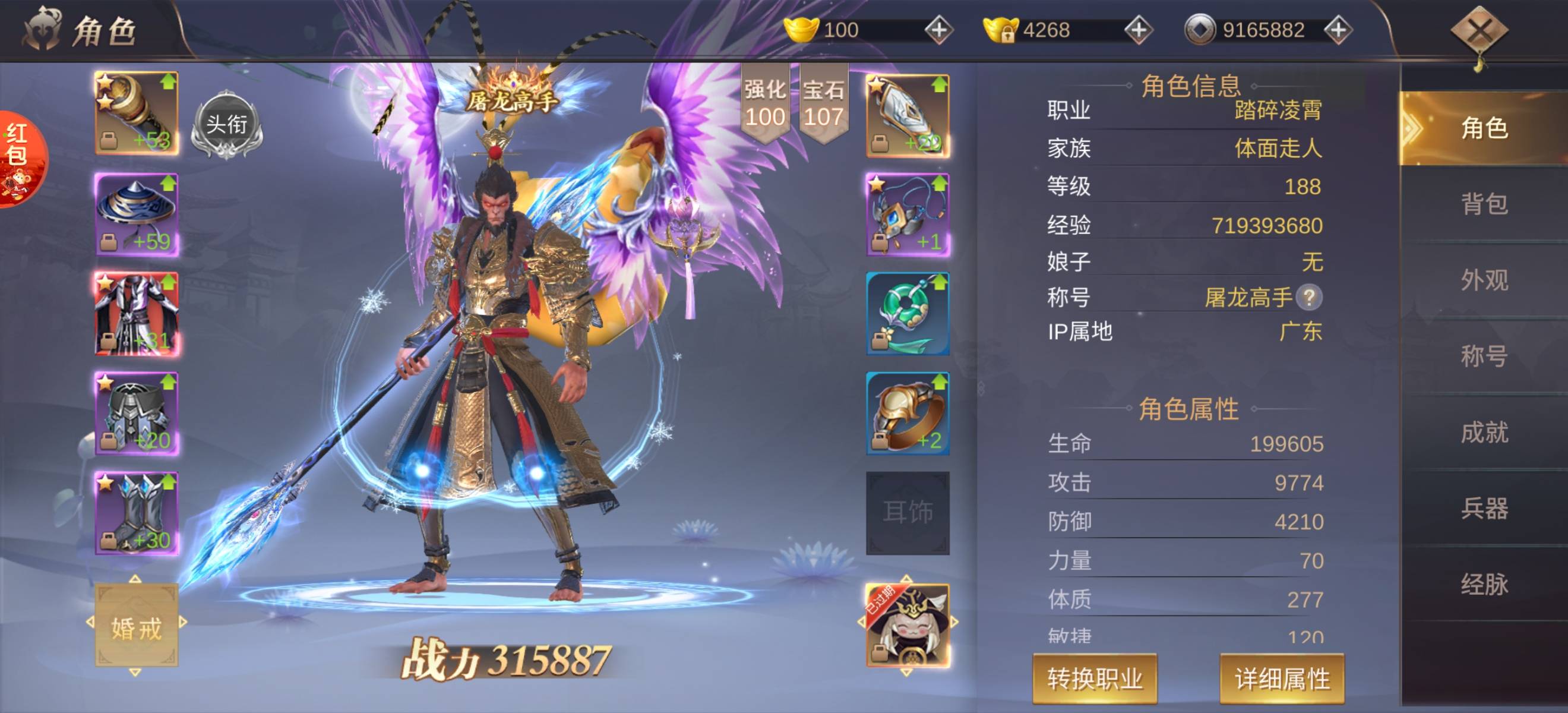
Task: Add gold ingots with the plus button
Action: click(x=938, y=30)
